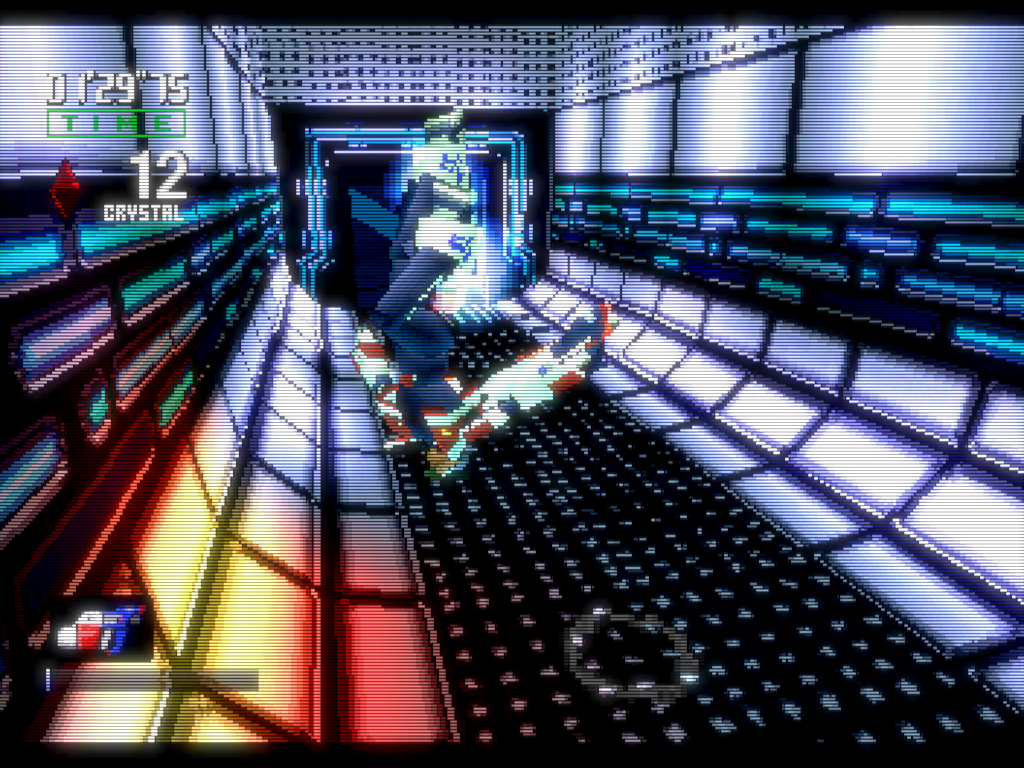Click the red crystal icon

pyautogui.click(x=66, y=189)
